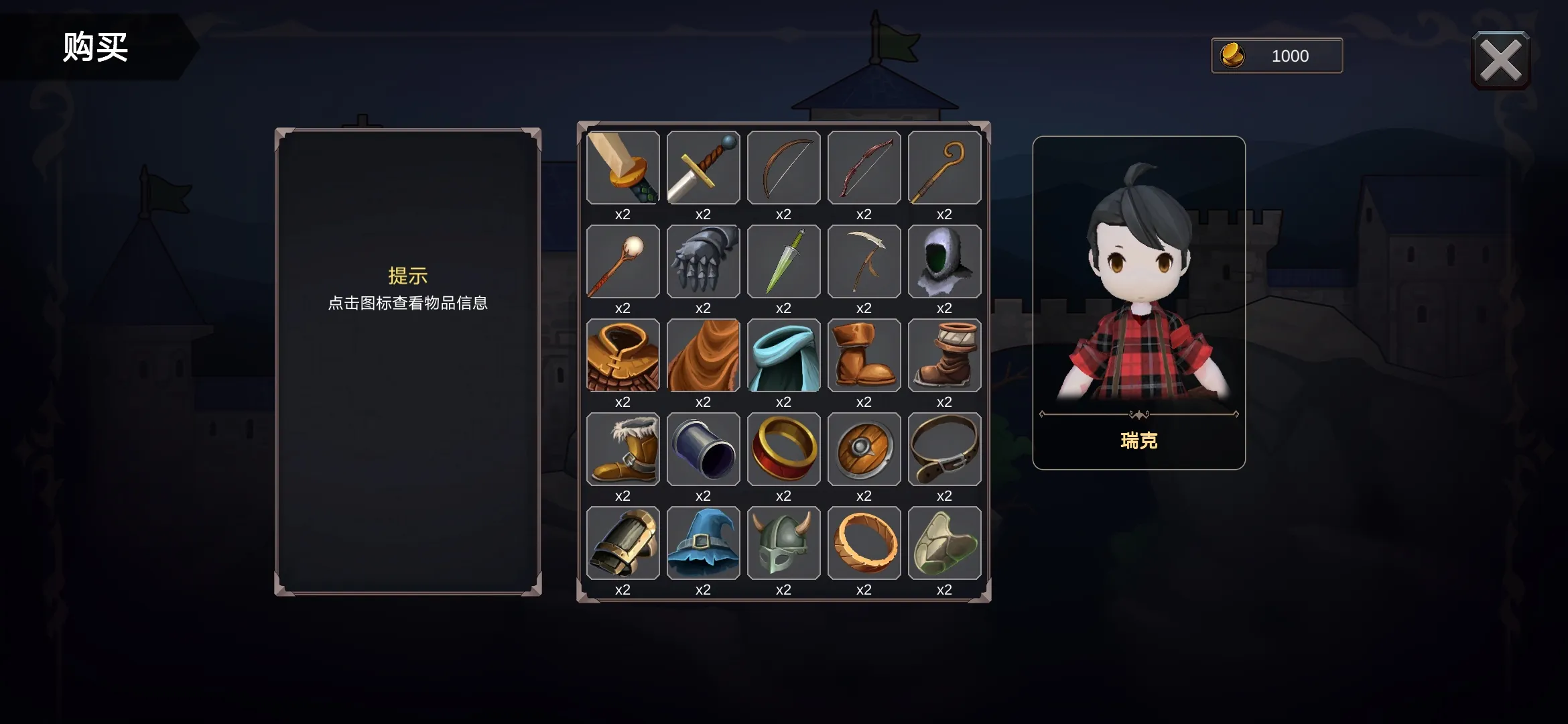Click the horned viking helmet icon
This screenshot has width=1568, height=724.
[783, 543]
